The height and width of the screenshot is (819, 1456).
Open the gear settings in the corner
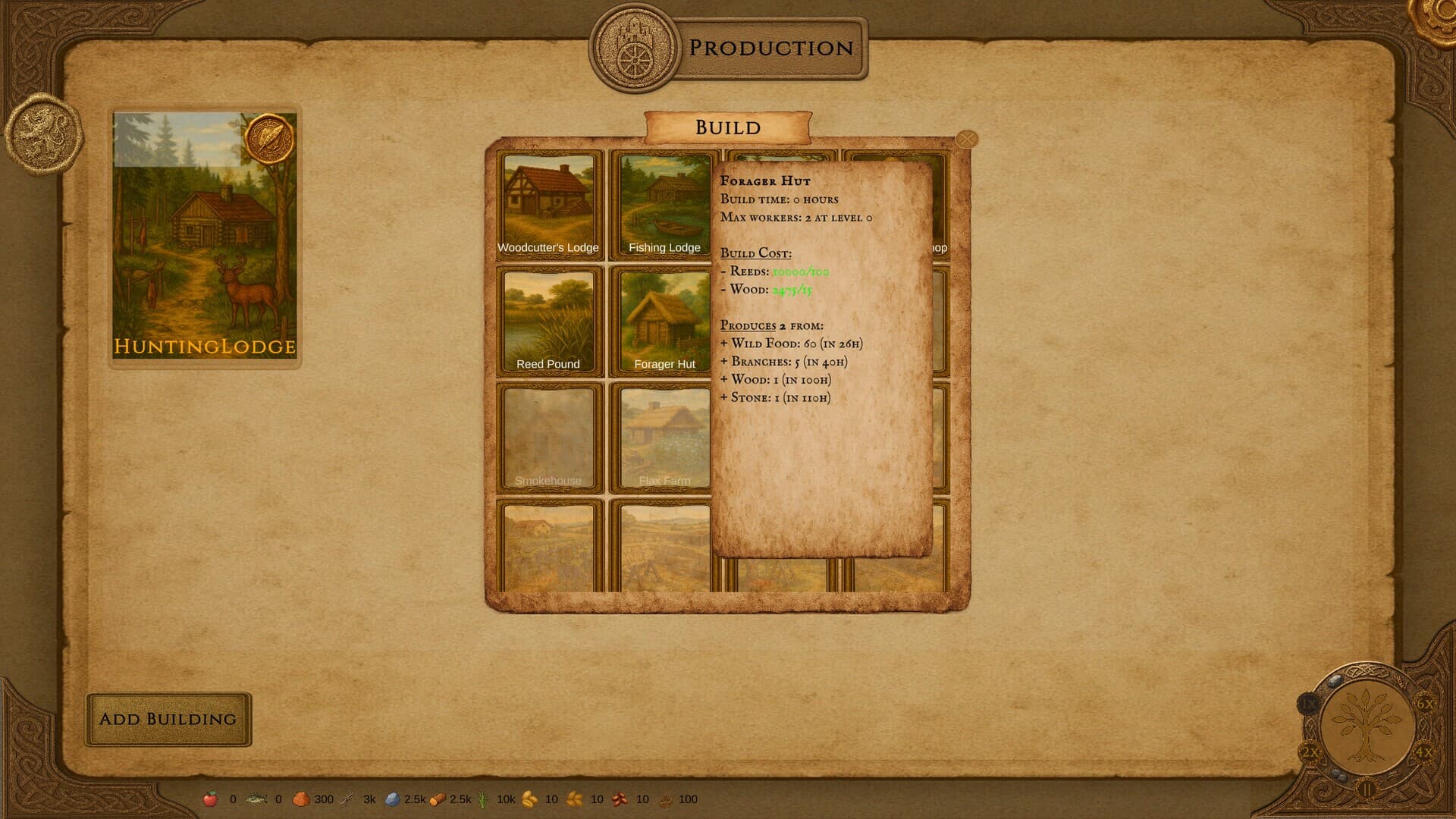pyautogui.click(x=1437, y=15)
